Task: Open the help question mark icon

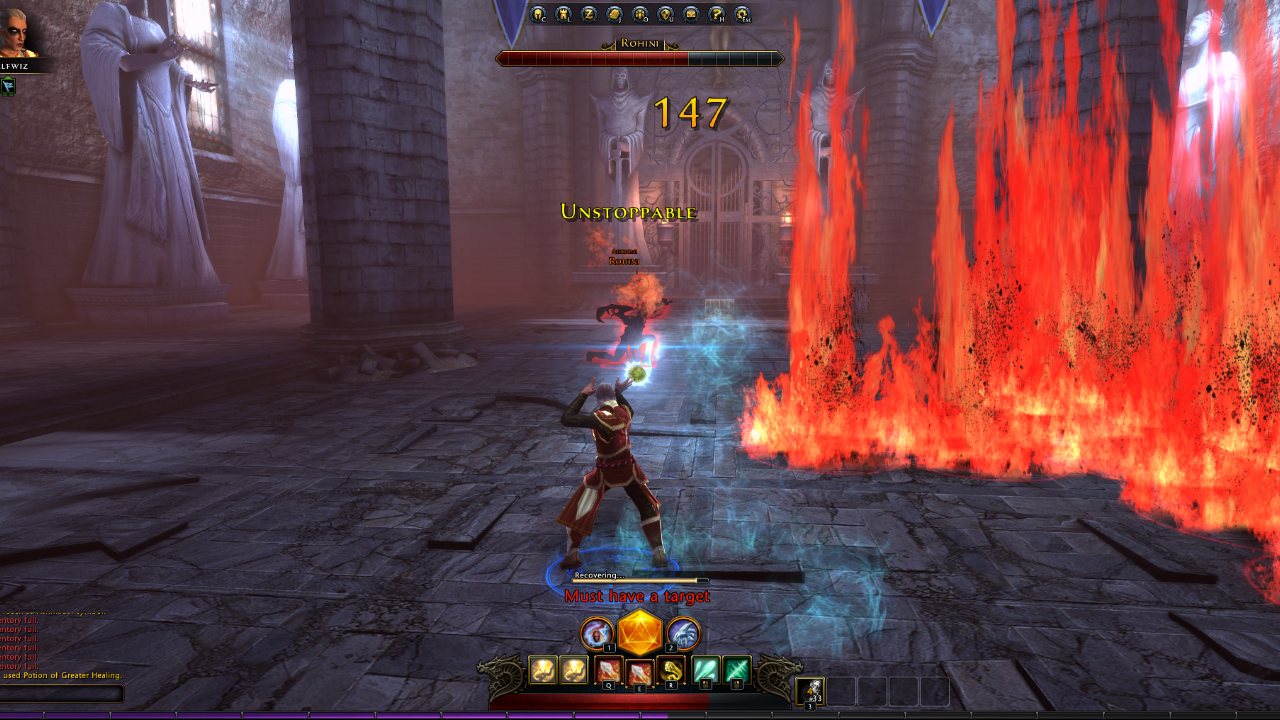Action: point(716,16)
